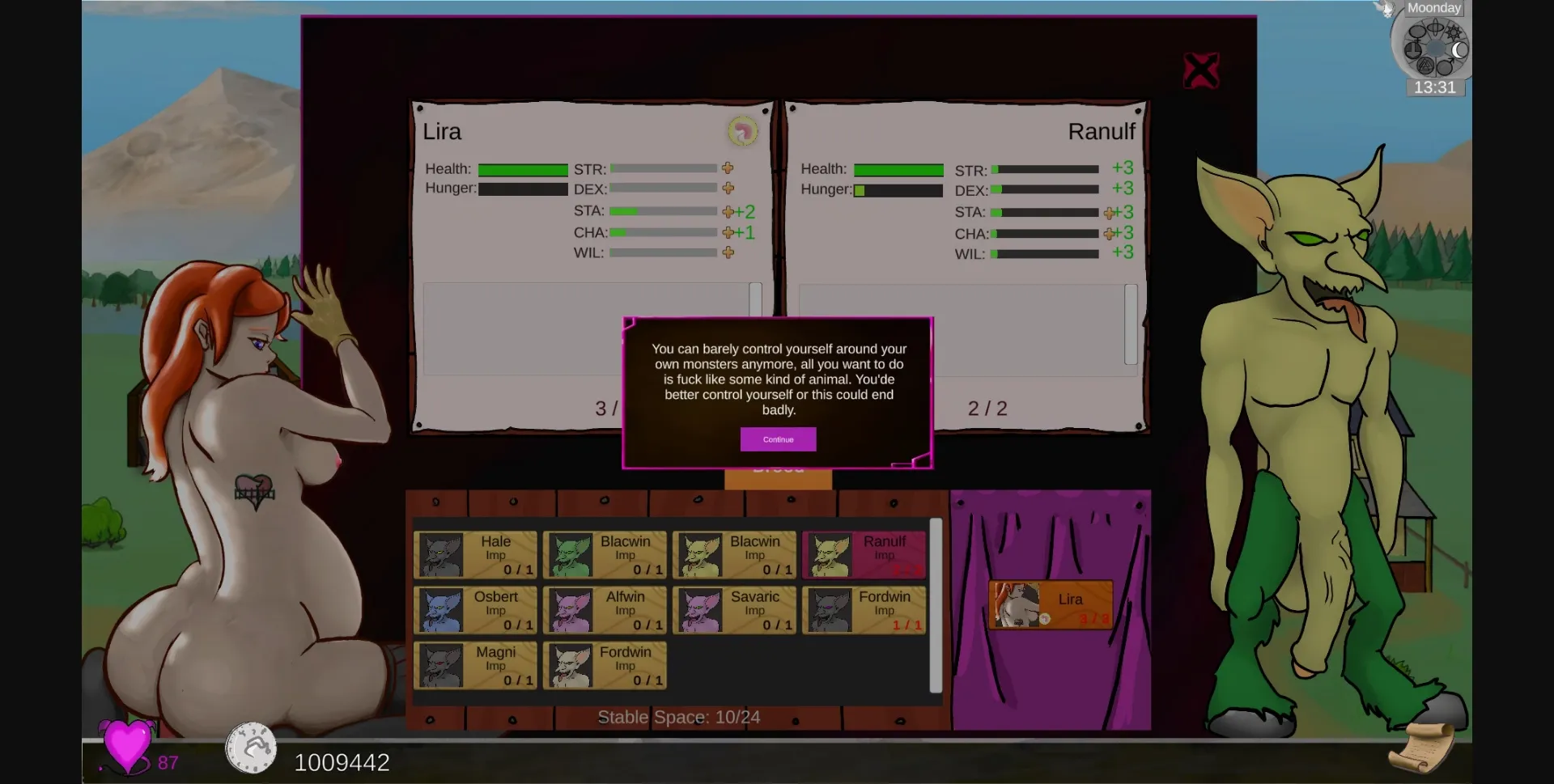The height and width of the screenshot is (784, 1554).
Task: Click the plus icon beside Ranulf's STA bar
Action: tap(1109, 211)
